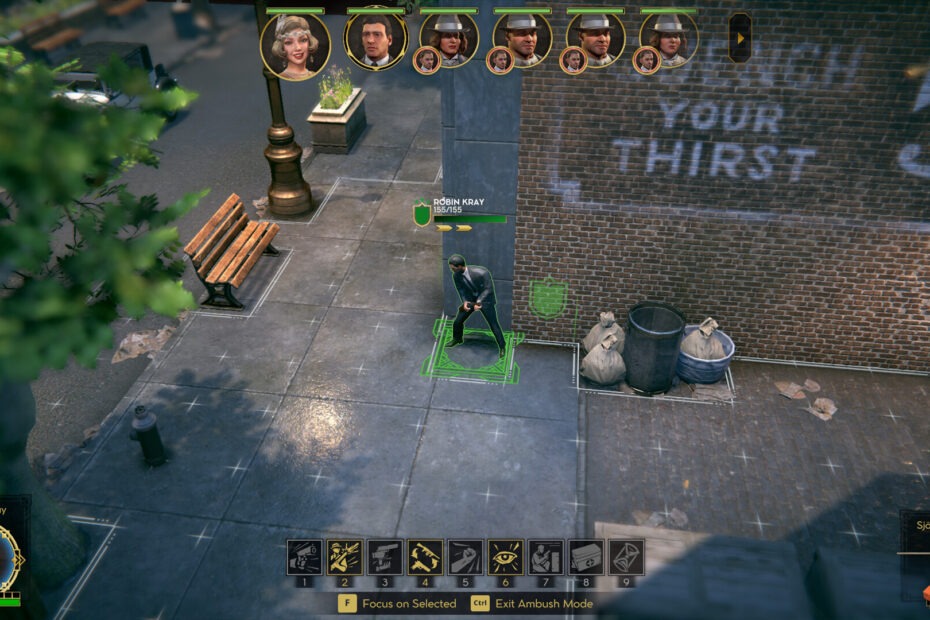Viewport: 930px width, 620px height.
Task: Click the hourglass ability in slot 9
Action: 627,557
